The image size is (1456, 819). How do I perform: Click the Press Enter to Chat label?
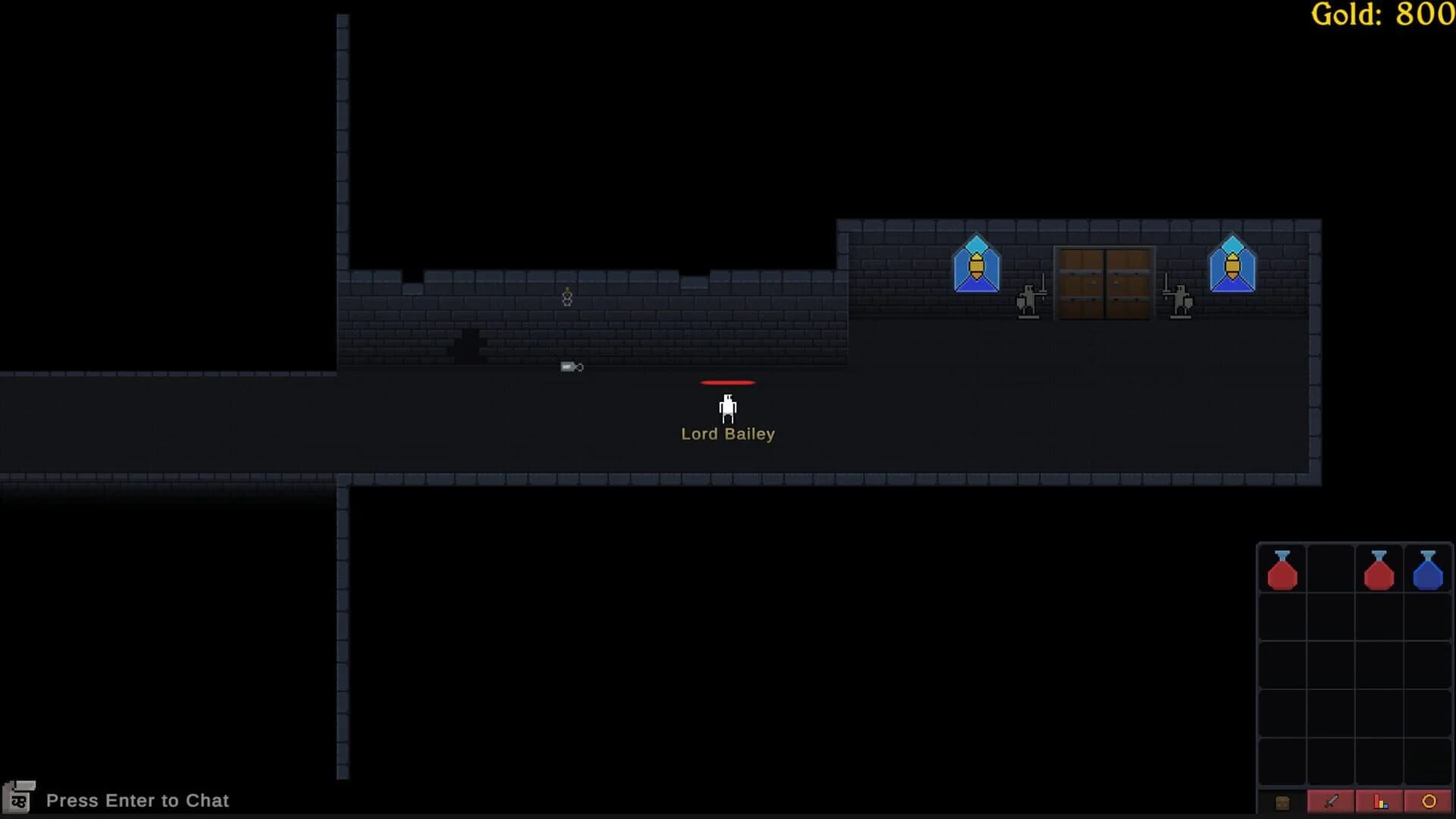point(136,800)
